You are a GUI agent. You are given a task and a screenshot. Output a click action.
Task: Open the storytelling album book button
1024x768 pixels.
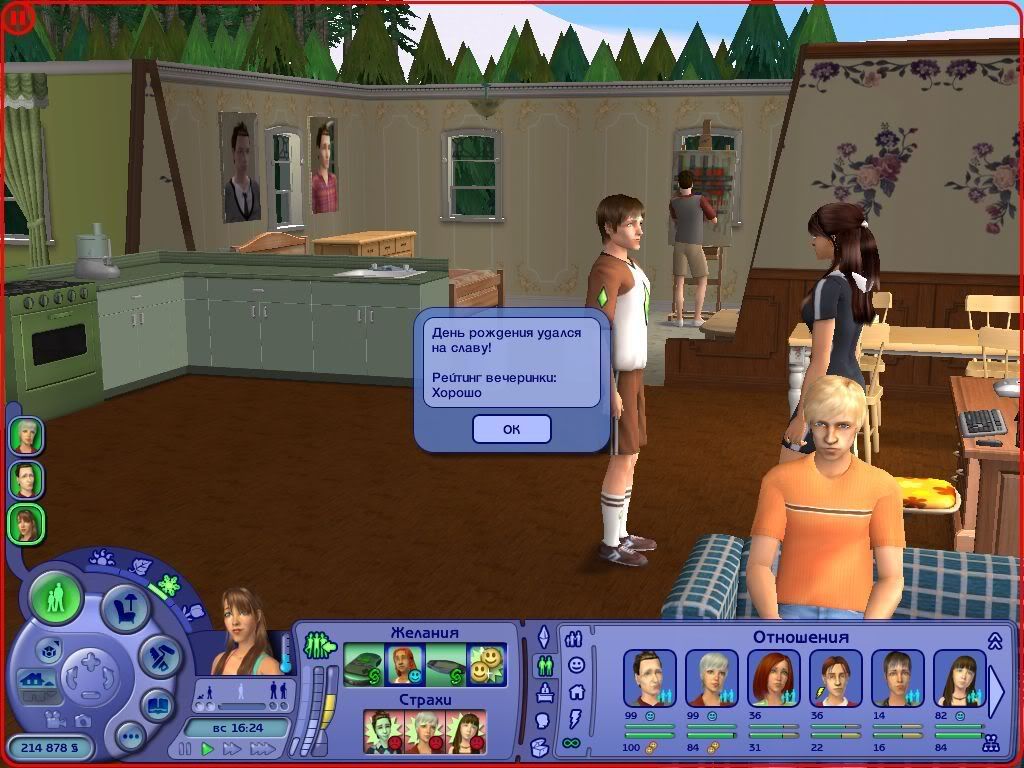(157, 704)
